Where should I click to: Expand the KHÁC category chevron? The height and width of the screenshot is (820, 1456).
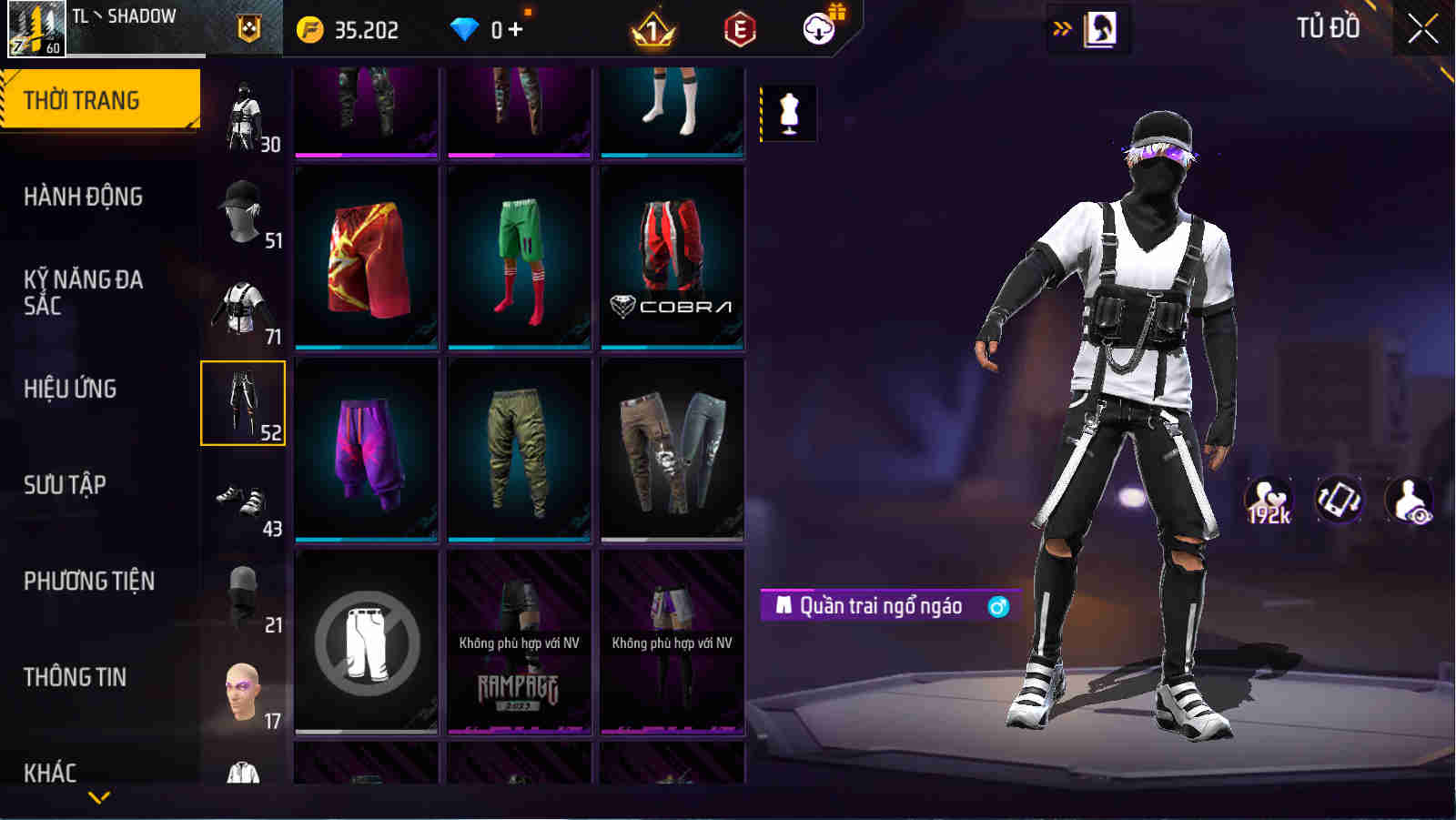(100, 796)
